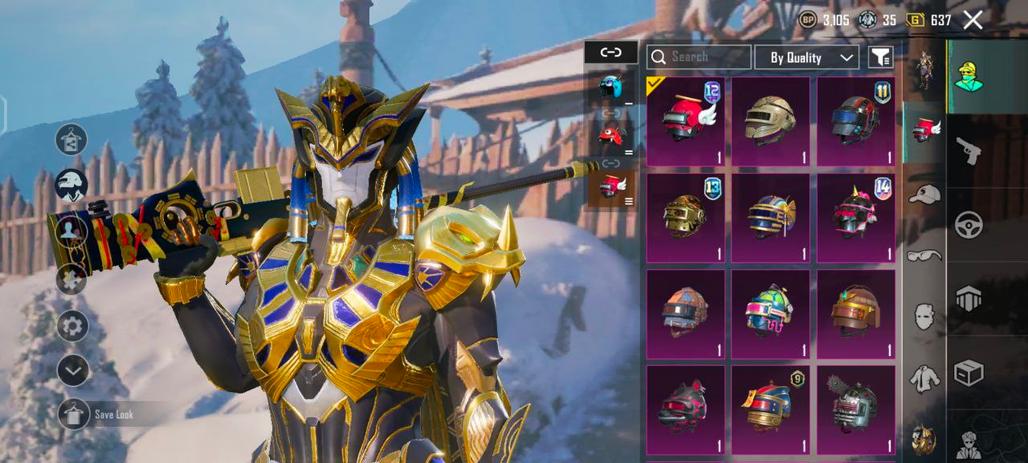The width and height of the screenshot is (1028, 463).
Task: Open the gear settings icon
Action: coord(72,326)
